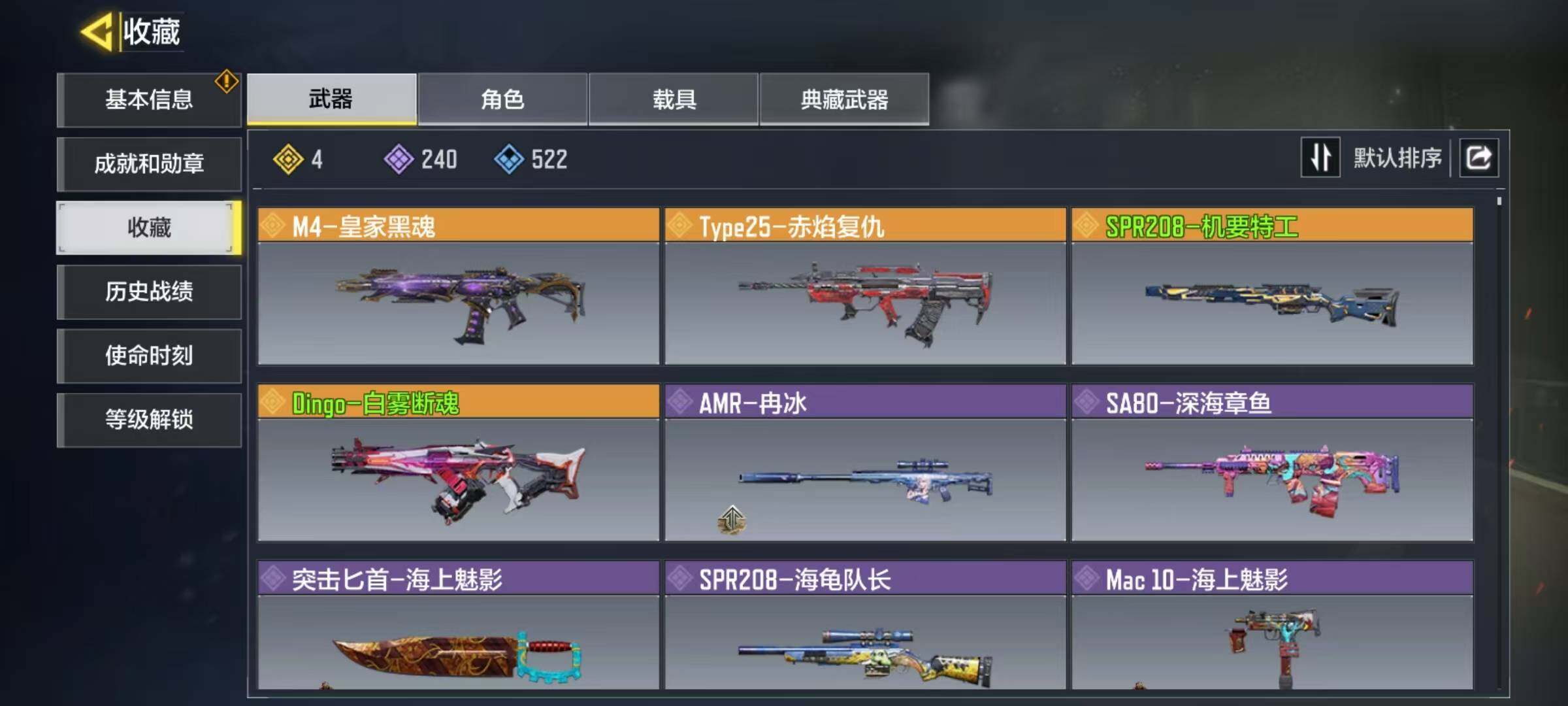The height and width of the screenshot is (706, 1568).
Task: Switch to the 角色 tab
Action: [x=502, y=99]
